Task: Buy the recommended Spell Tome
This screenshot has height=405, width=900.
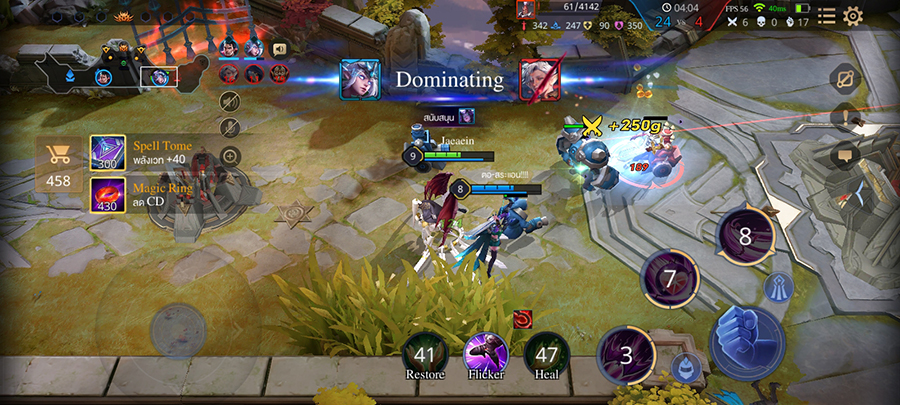Action: pos(108,153)
